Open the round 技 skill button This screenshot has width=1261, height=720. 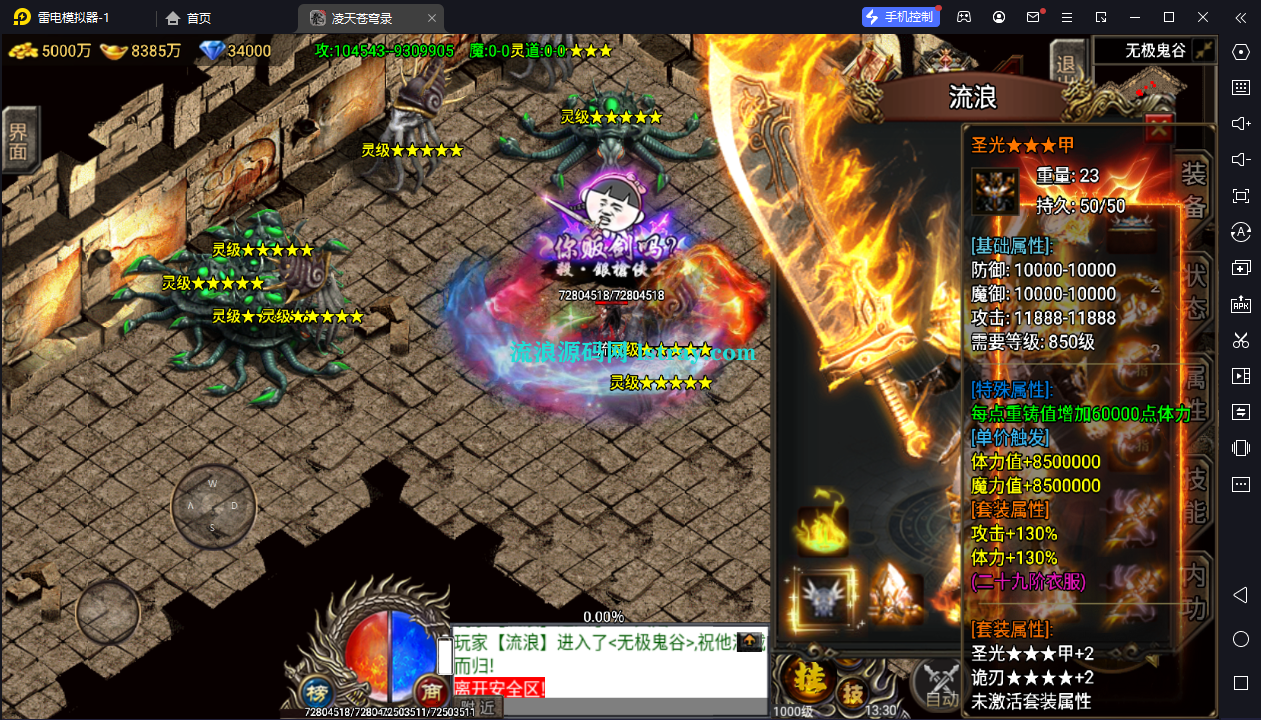(x=852, y=692)
